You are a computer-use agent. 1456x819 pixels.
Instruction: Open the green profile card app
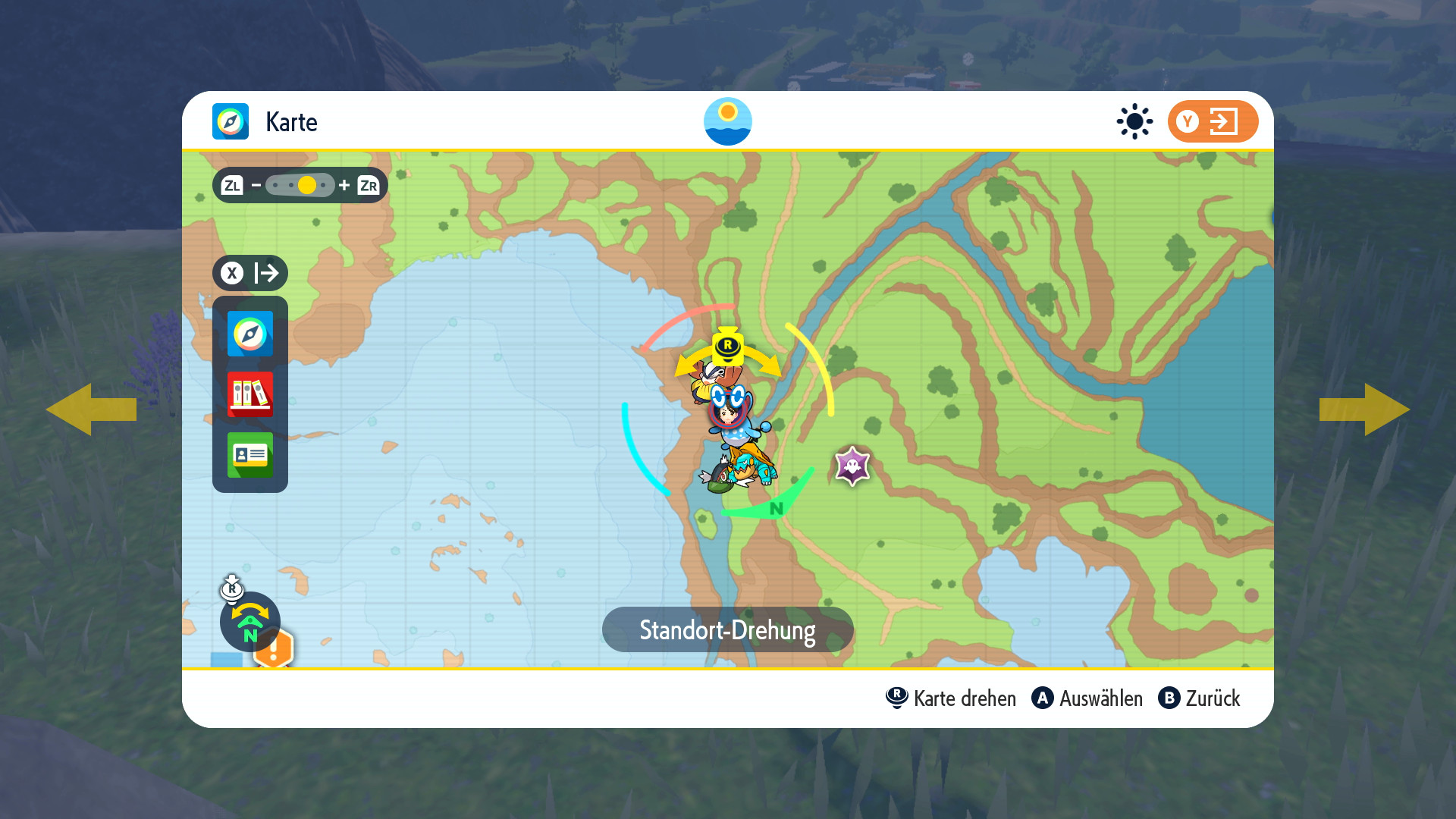[249, 455]
